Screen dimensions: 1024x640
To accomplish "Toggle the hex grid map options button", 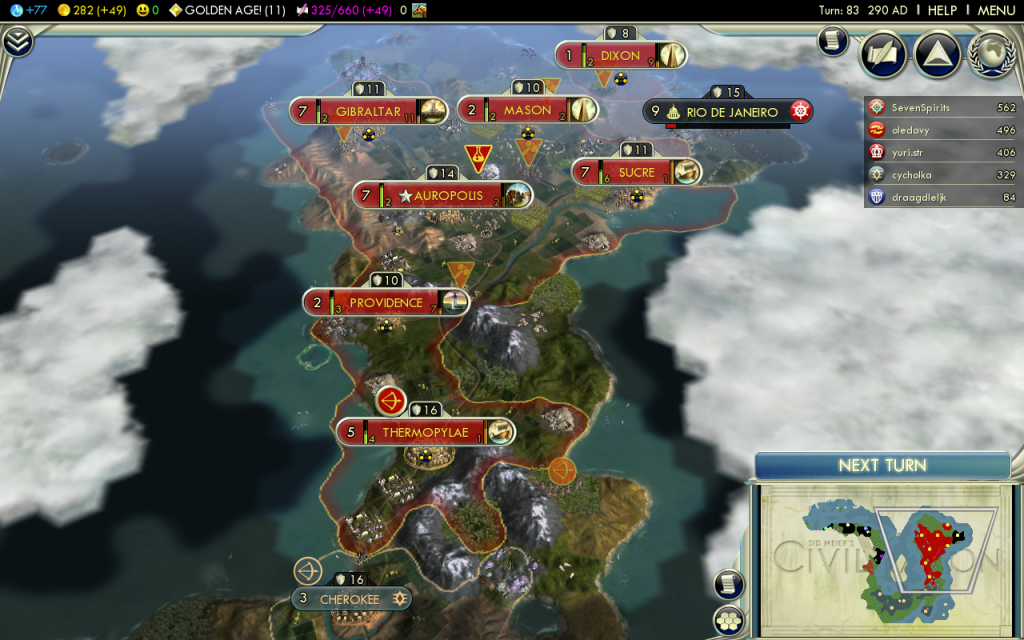I will (729, 620).
